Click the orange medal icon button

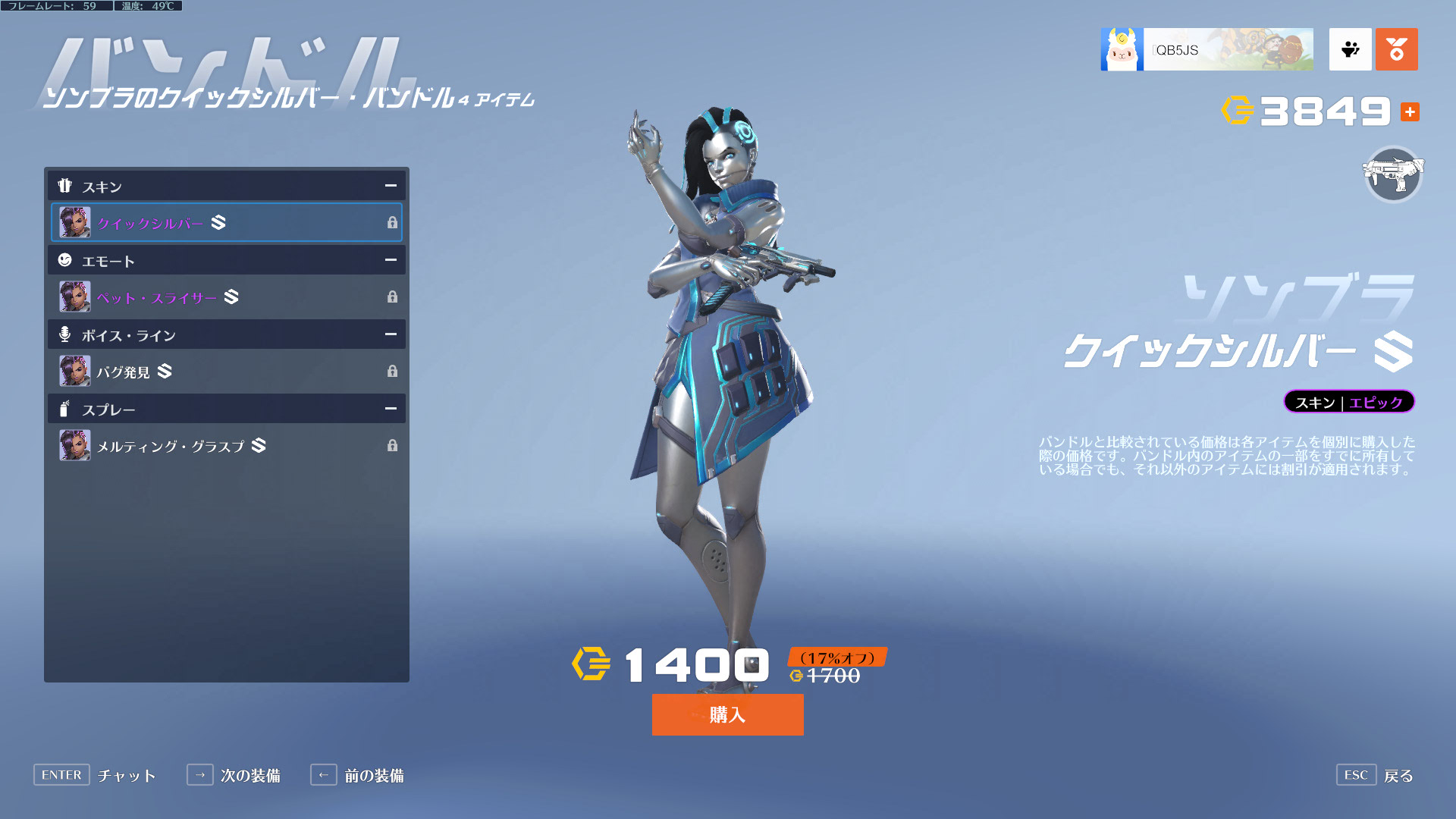[1396, 50]
